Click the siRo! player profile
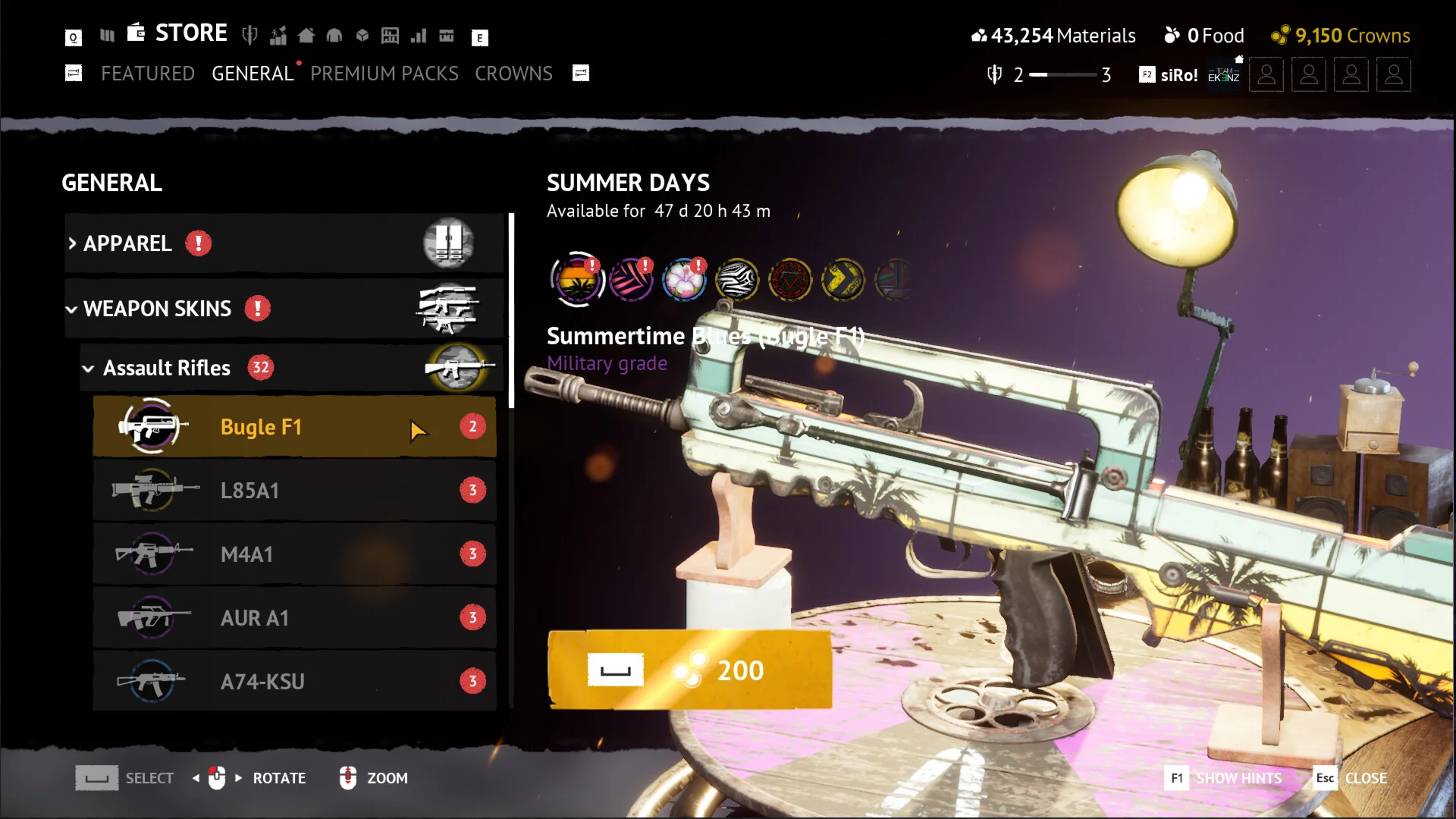Viewport: 1456px width, 819px height. (1179, 75)
